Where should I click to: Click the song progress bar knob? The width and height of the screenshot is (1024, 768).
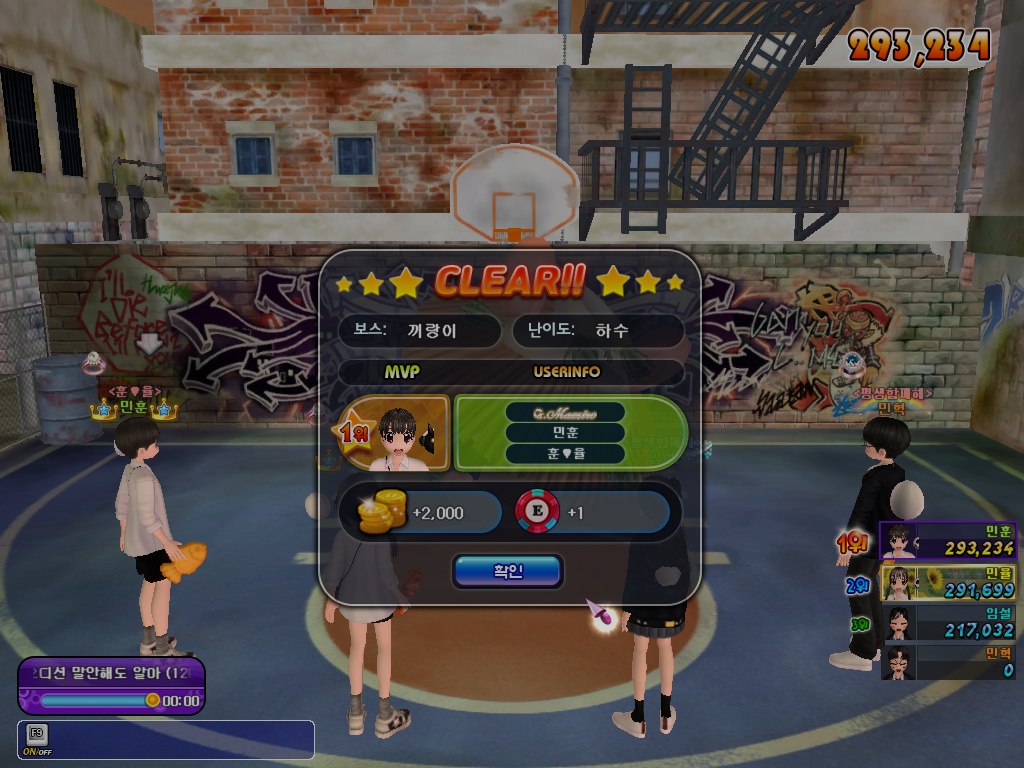tap(153, 700)
